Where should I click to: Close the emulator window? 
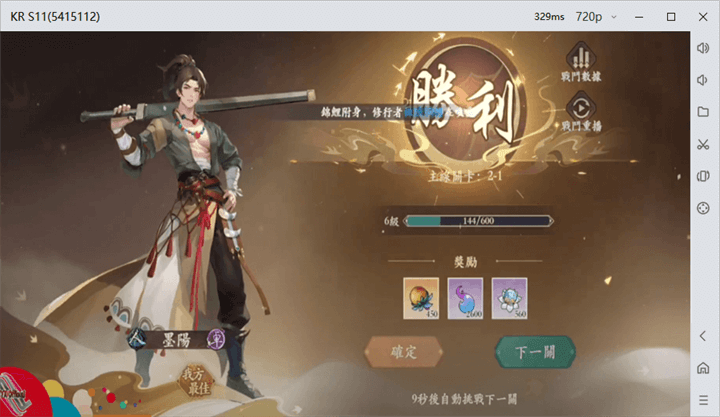click(x=700, y=17)
